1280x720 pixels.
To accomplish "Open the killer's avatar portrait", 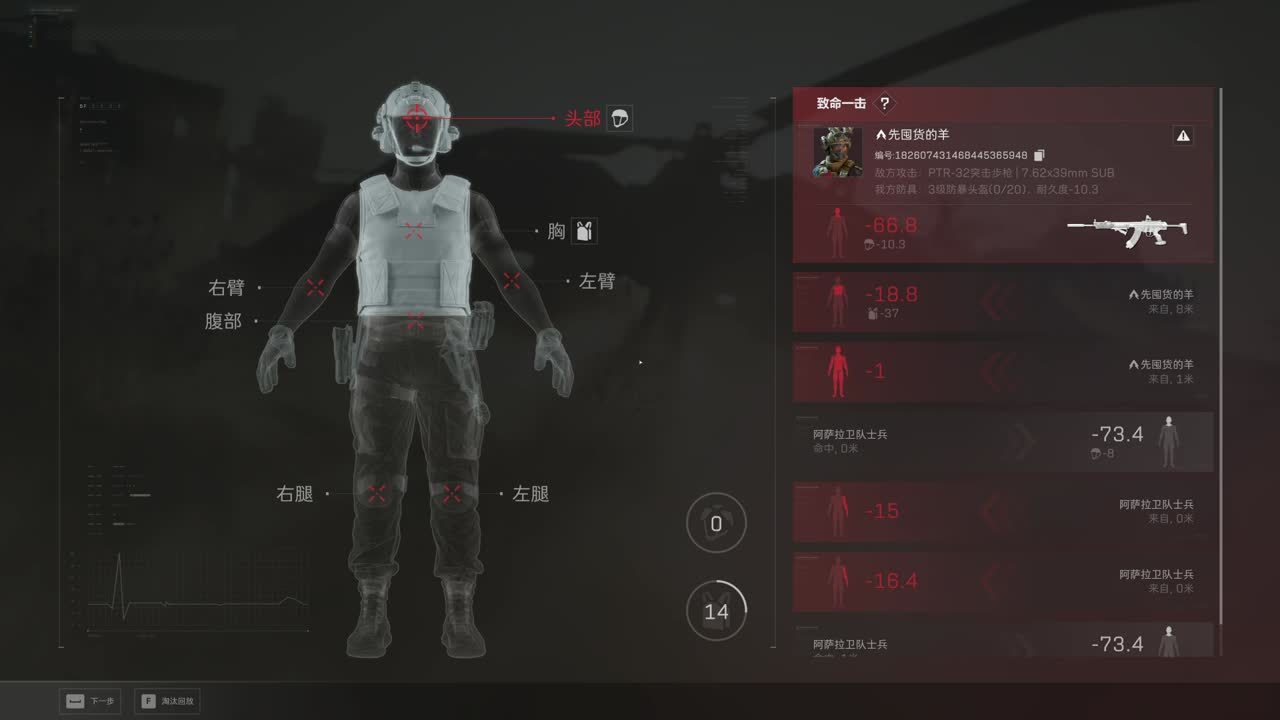I will (x=837, y=152).
